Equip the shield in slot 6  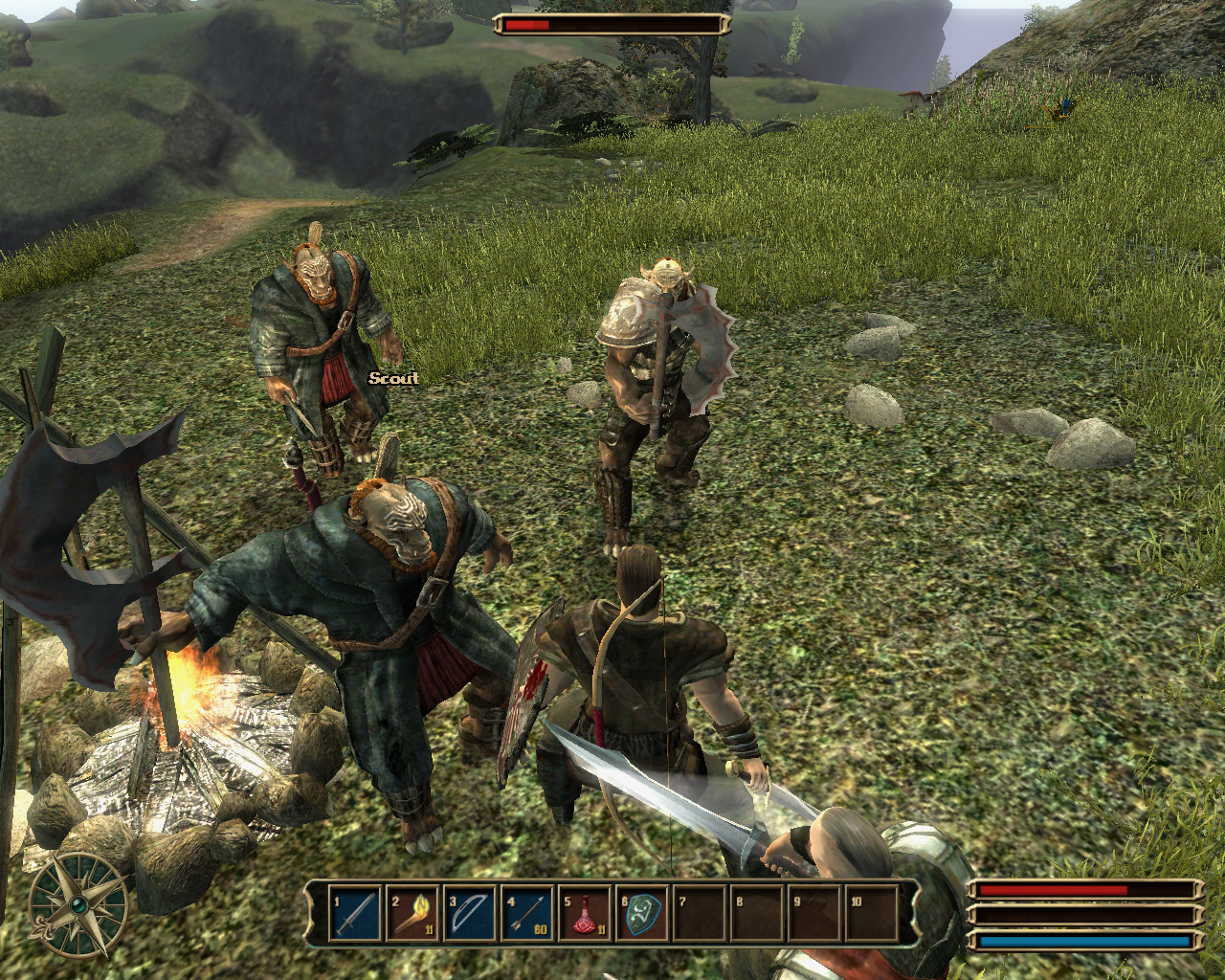[642, 914]
